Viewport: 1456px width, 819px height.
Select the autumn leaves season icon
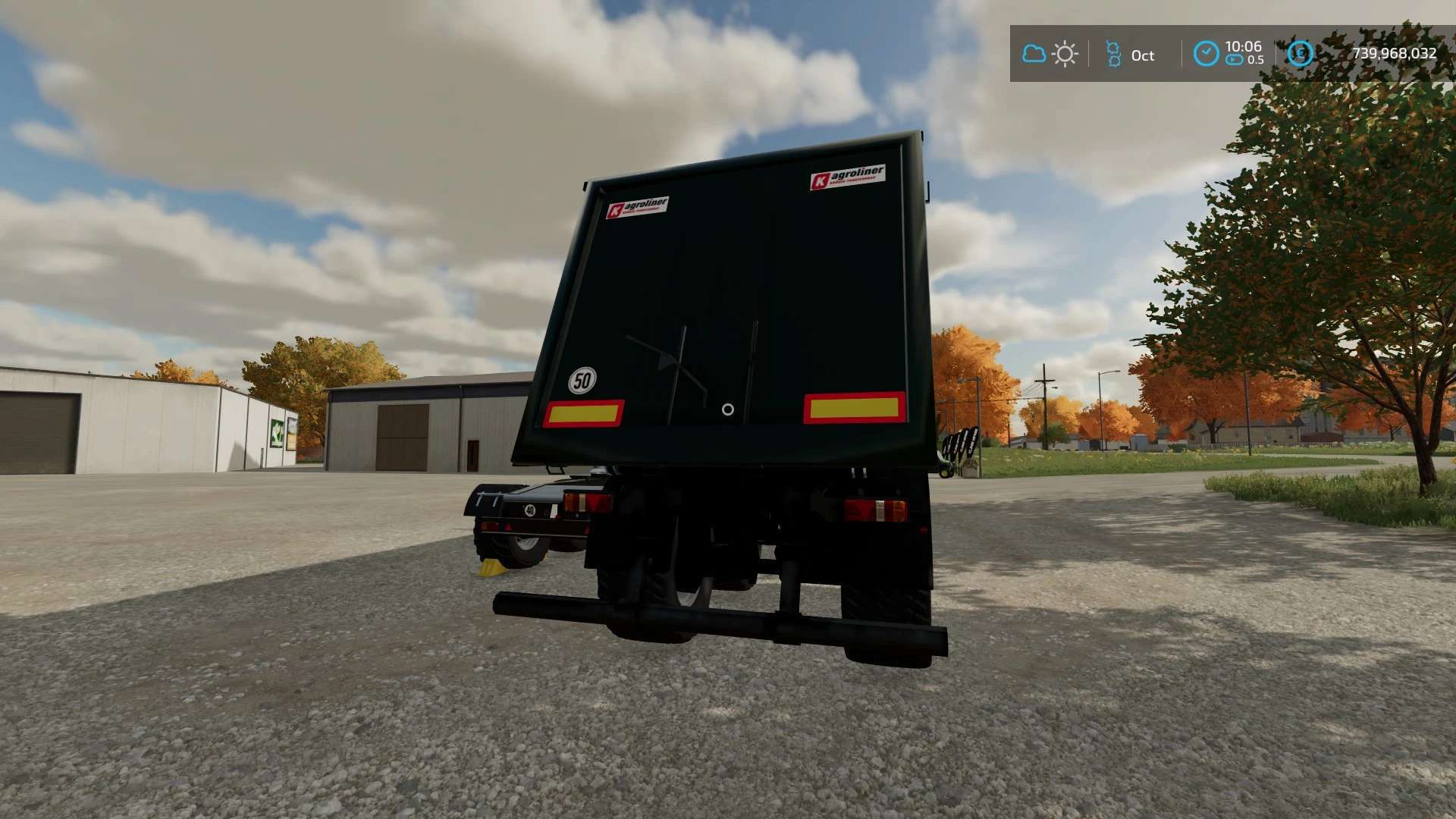click(1113, 54)
